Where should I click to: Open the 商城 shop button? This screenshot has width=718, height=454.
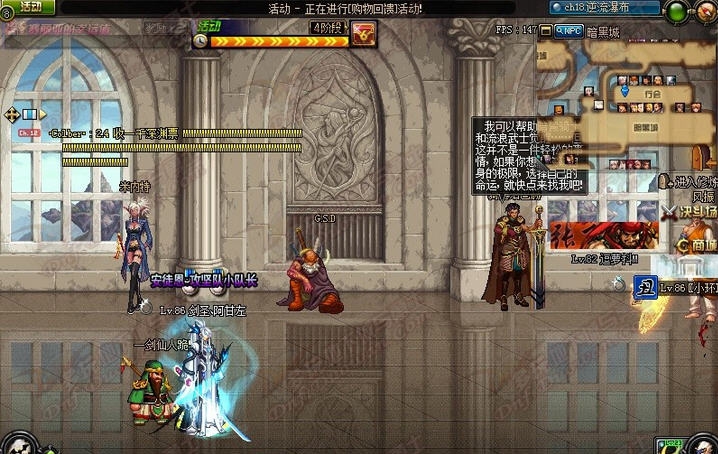point(695,246)
